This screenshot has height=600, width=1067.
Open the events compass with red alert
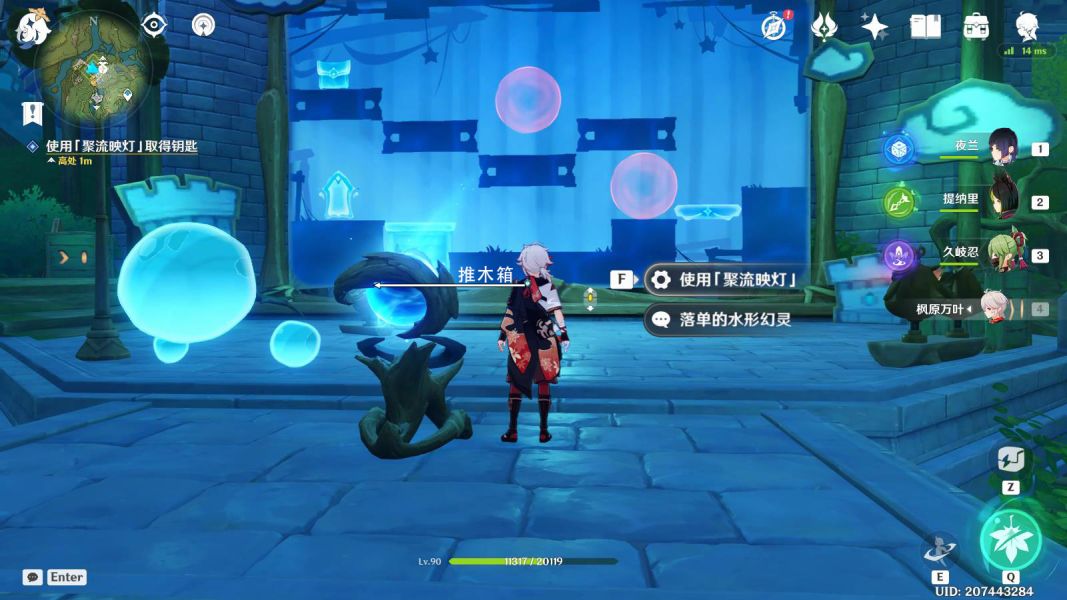pos(774,27)
